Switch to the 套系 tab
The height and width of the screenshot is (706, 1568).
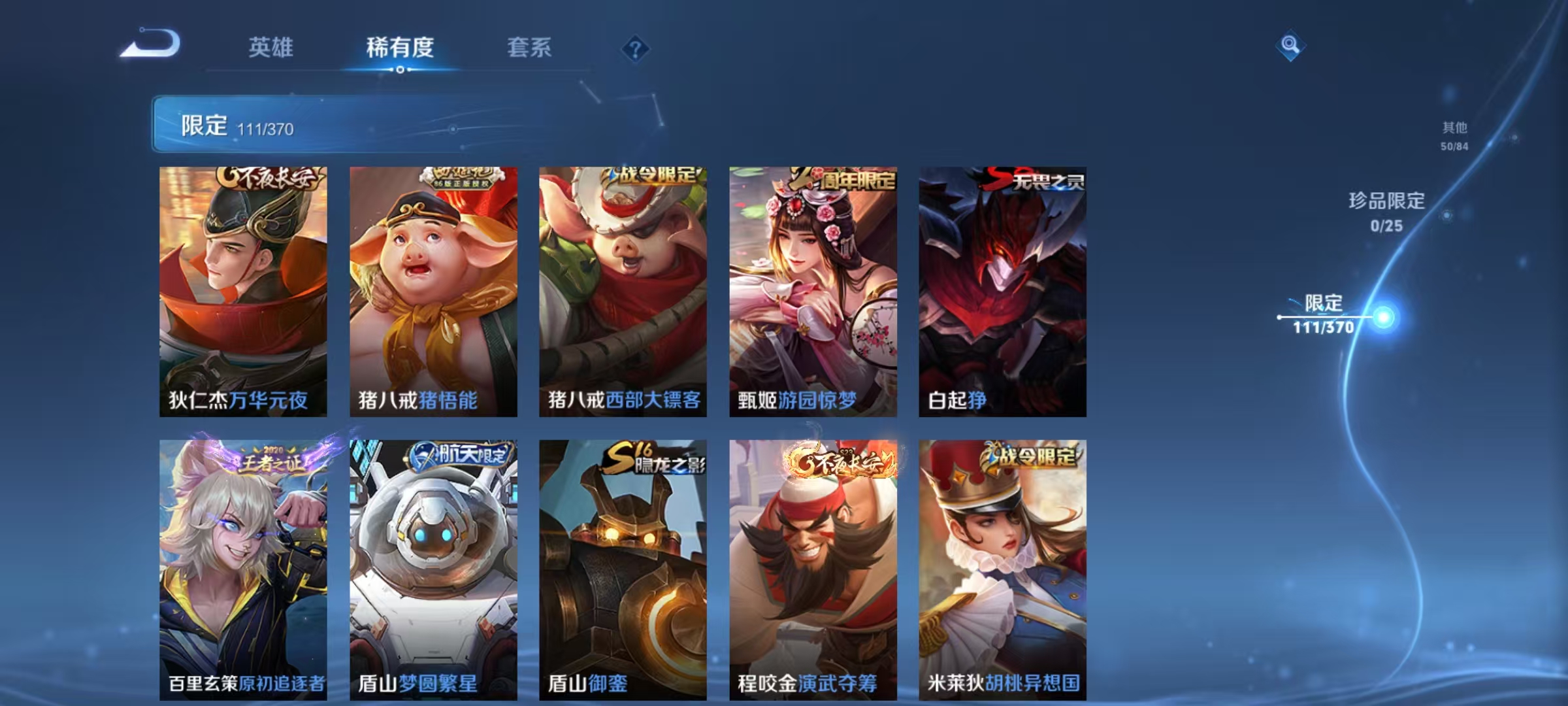(530, 48)
